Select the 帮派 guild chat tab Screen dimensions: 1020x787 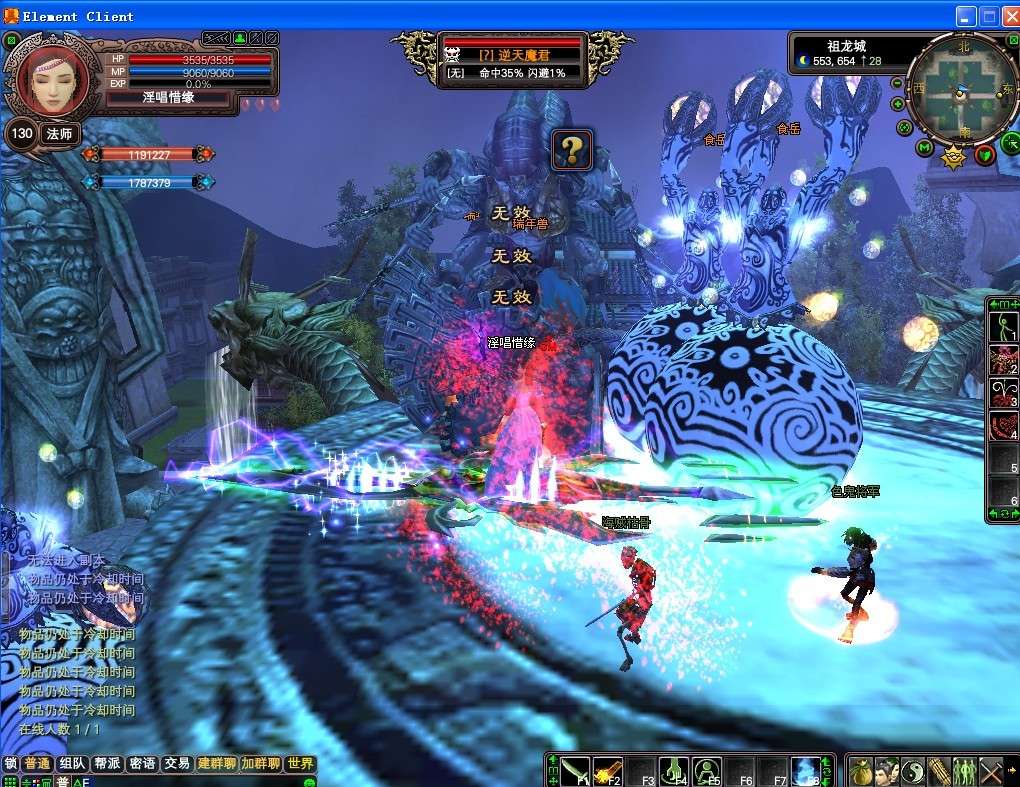coord(107,763)
